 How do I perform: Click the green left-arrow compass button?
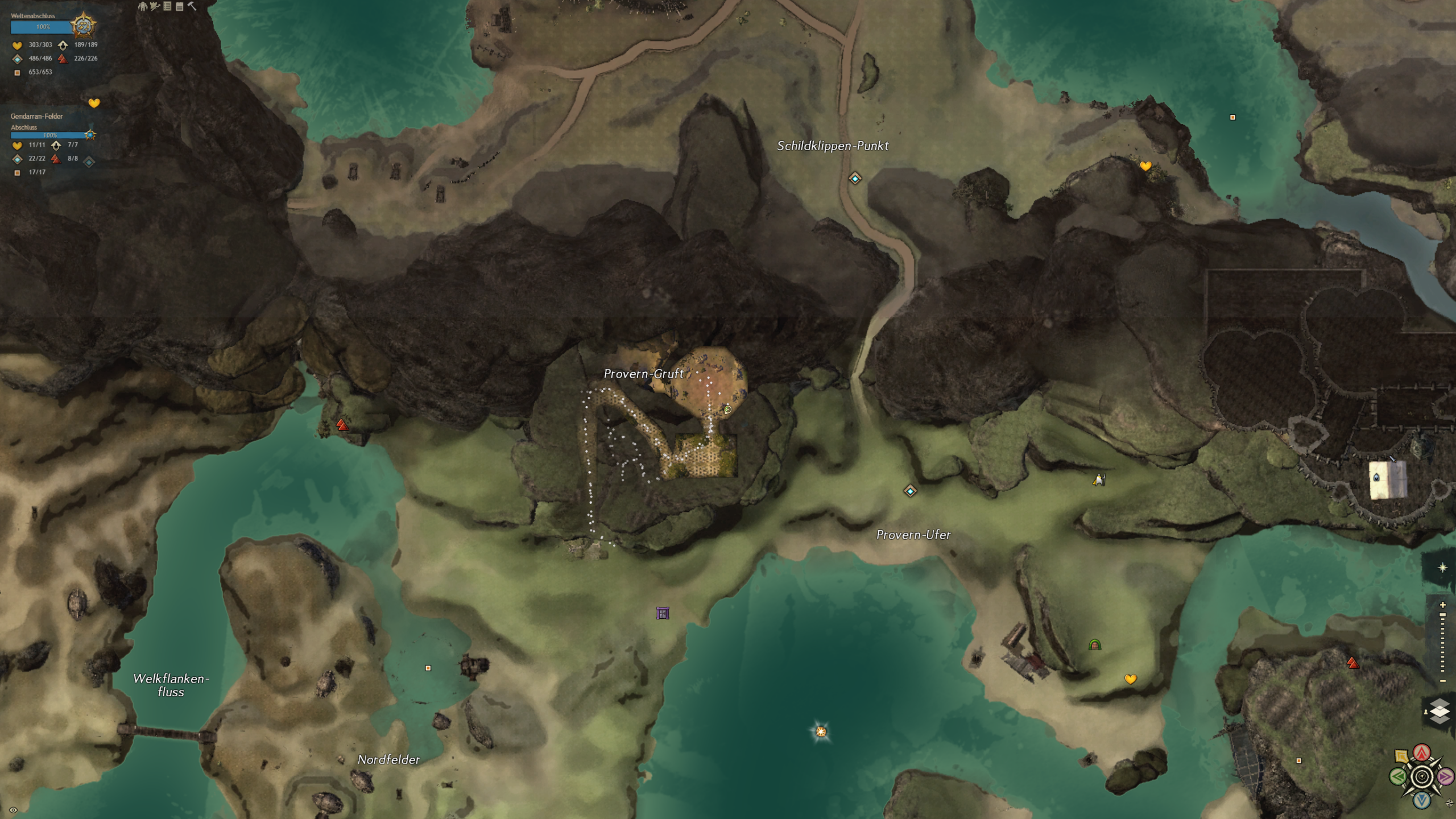point(1397,776)
